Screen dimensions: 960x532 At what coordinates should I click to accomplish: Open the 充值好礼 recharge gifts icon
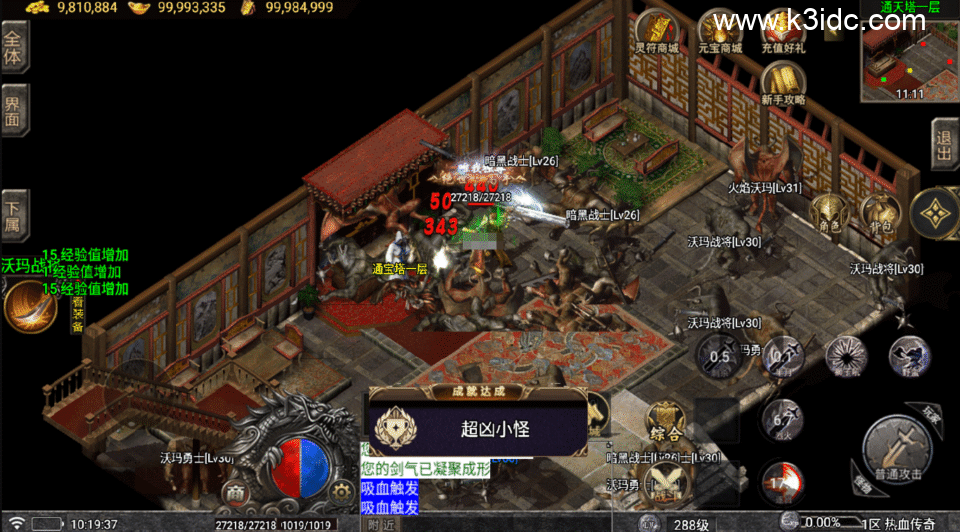pyautogui.click(x=783, y=32)
